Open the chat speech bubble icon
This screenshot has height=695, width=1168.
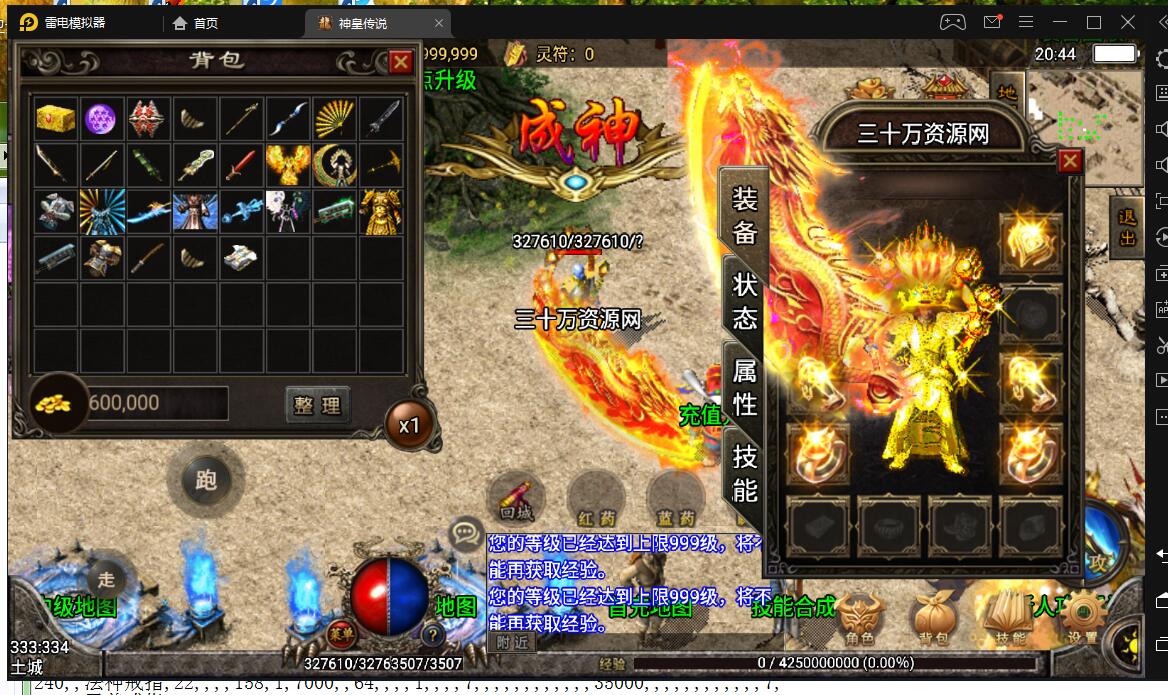[x=466, y=532]
